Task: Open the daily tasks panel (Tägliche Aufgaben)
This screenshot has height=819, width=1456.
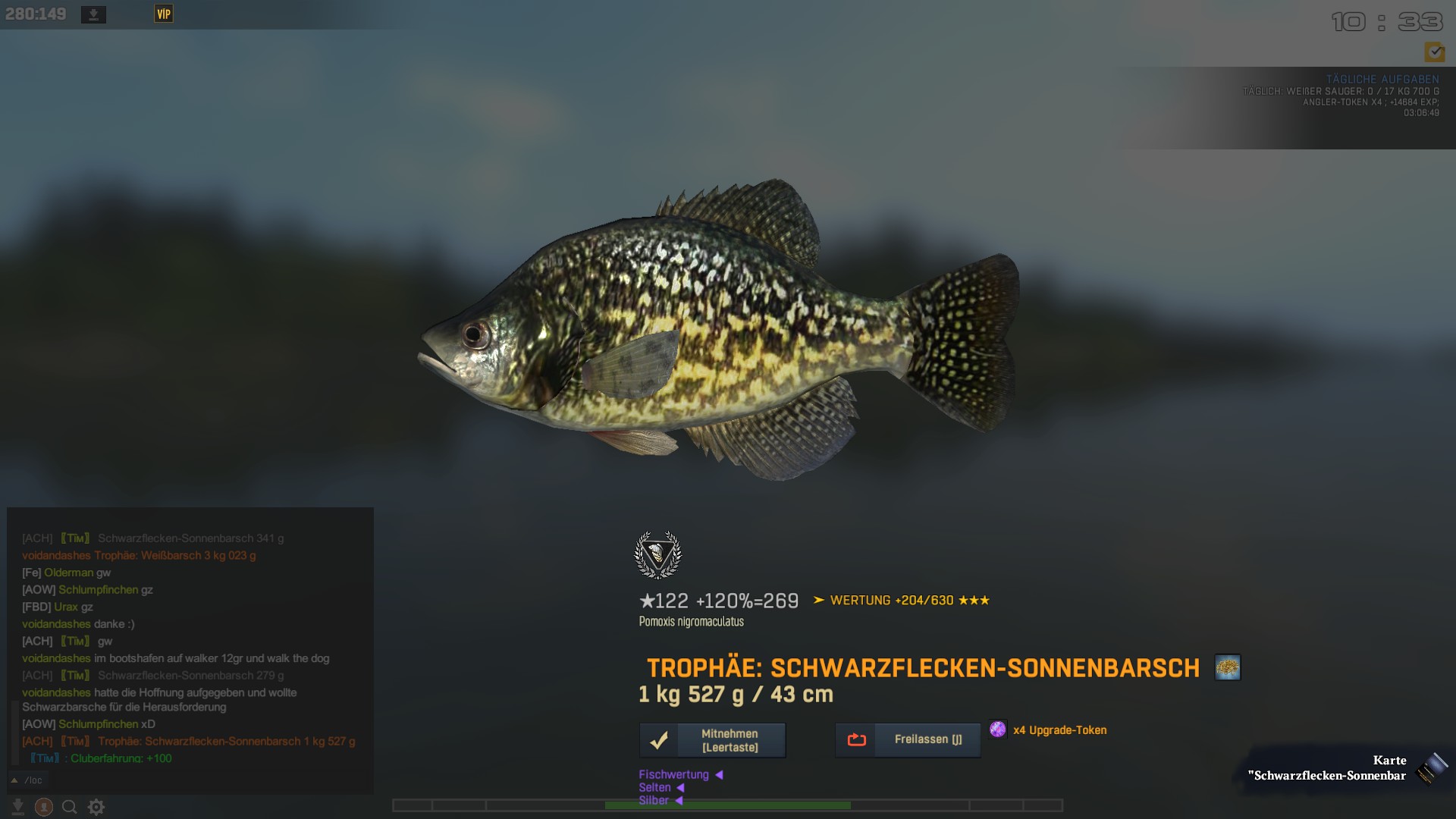Action: [1382, 79]
